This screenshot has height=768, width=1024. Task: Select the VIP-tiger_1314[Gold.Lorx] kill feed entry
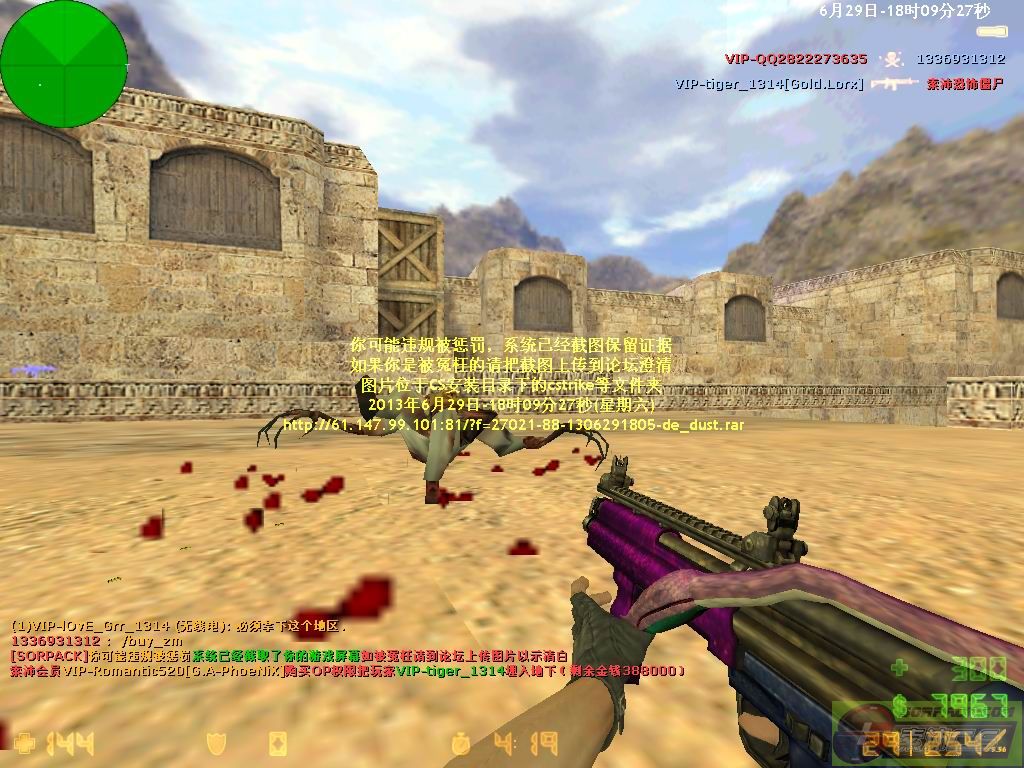(769, 85)
